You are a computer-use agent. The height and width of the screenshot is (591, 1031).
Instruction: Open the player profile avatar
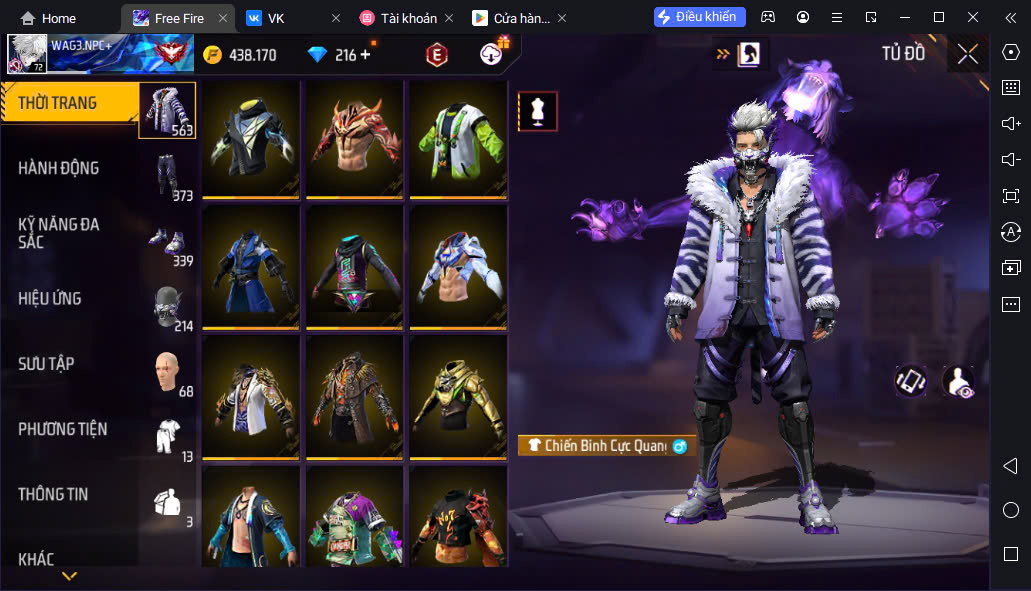(27, 54)
